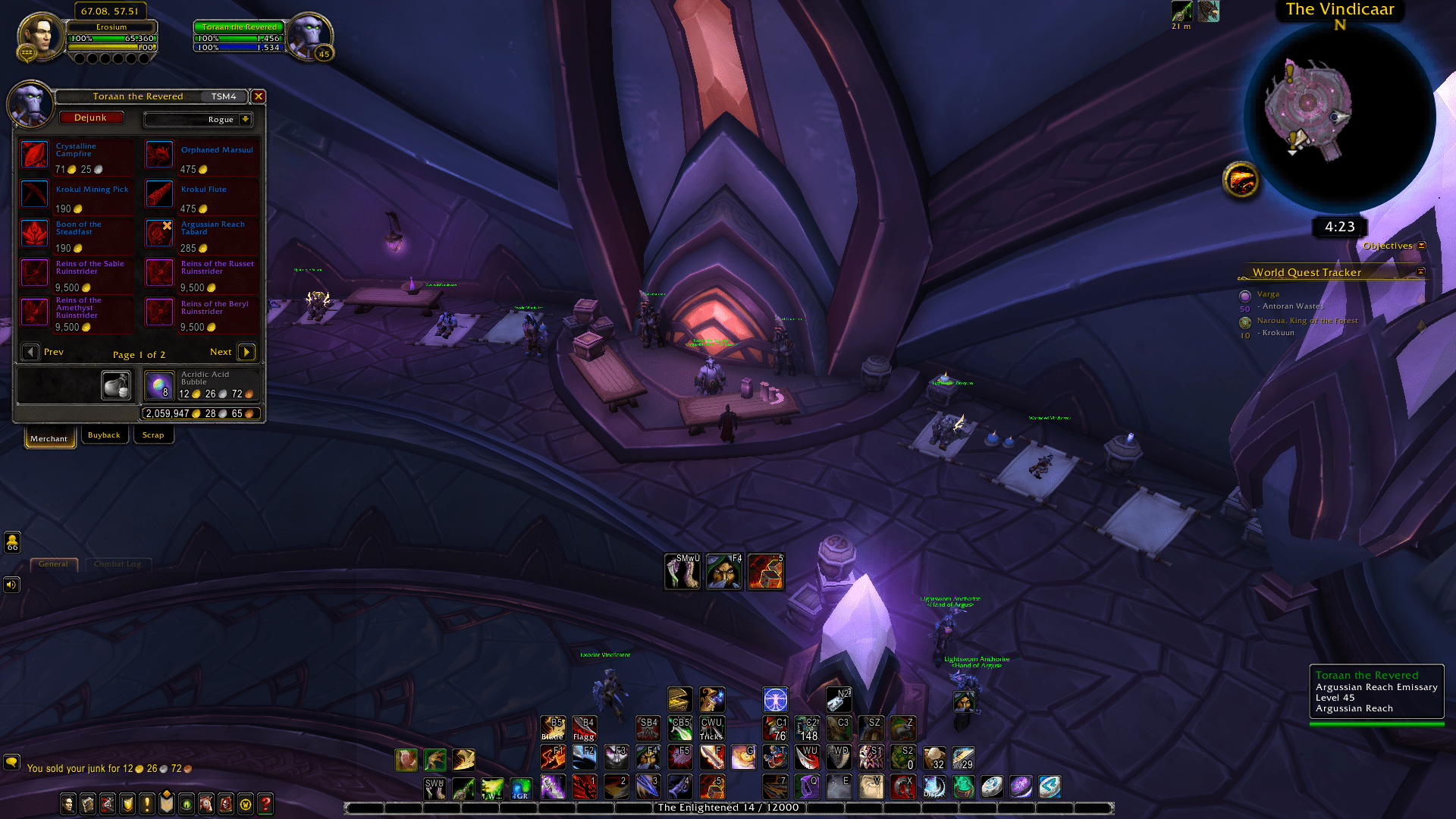Open achievements via the shield icon

127,804
